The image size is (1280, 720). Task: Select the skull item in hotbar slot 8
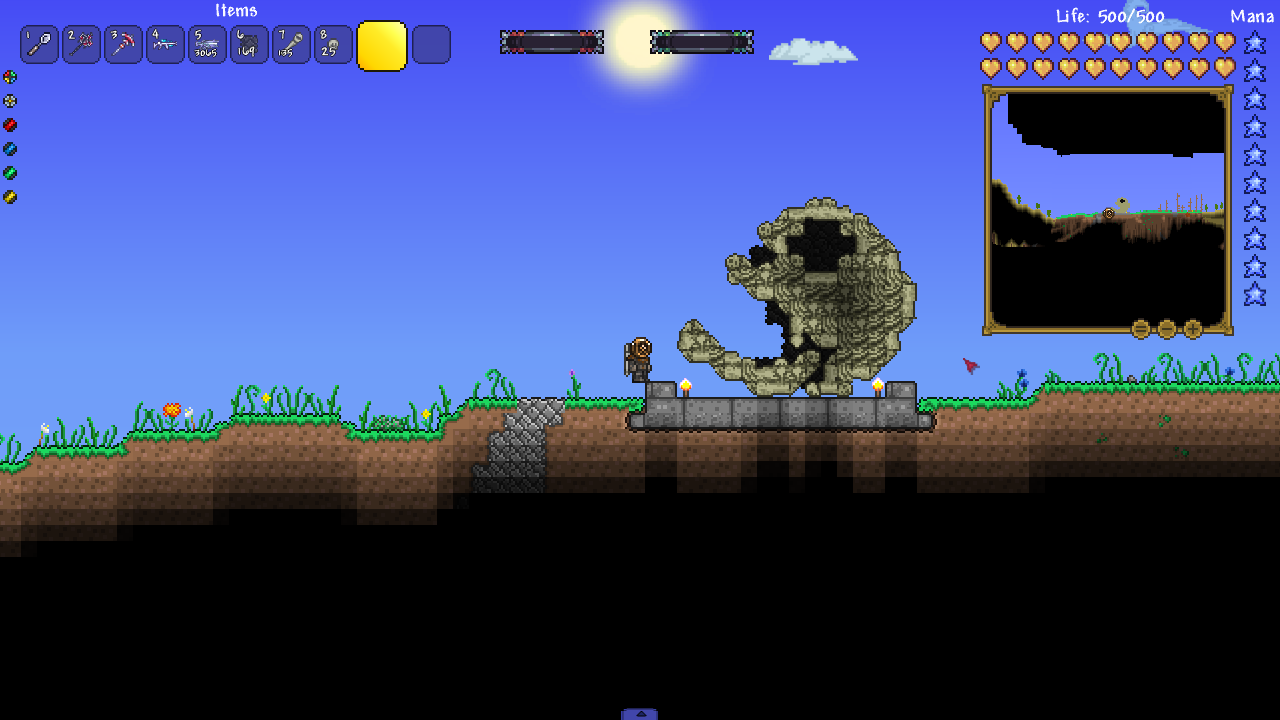pyautogui.click(x=333, y=44)
